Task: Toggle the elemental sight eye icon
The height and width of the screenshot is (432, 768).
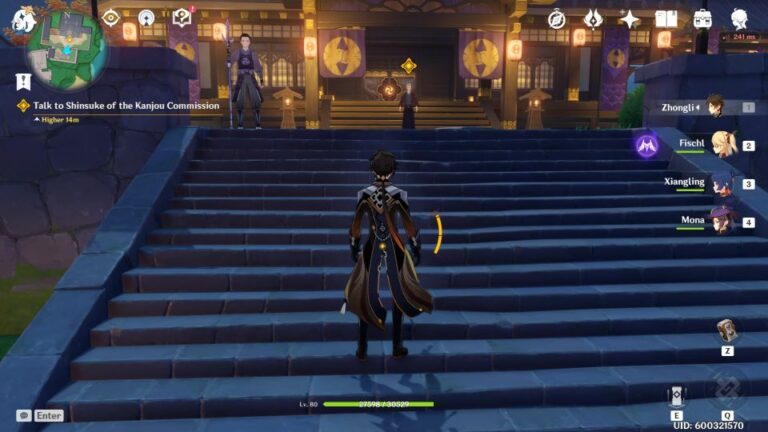Action: (x=111, y=17)
